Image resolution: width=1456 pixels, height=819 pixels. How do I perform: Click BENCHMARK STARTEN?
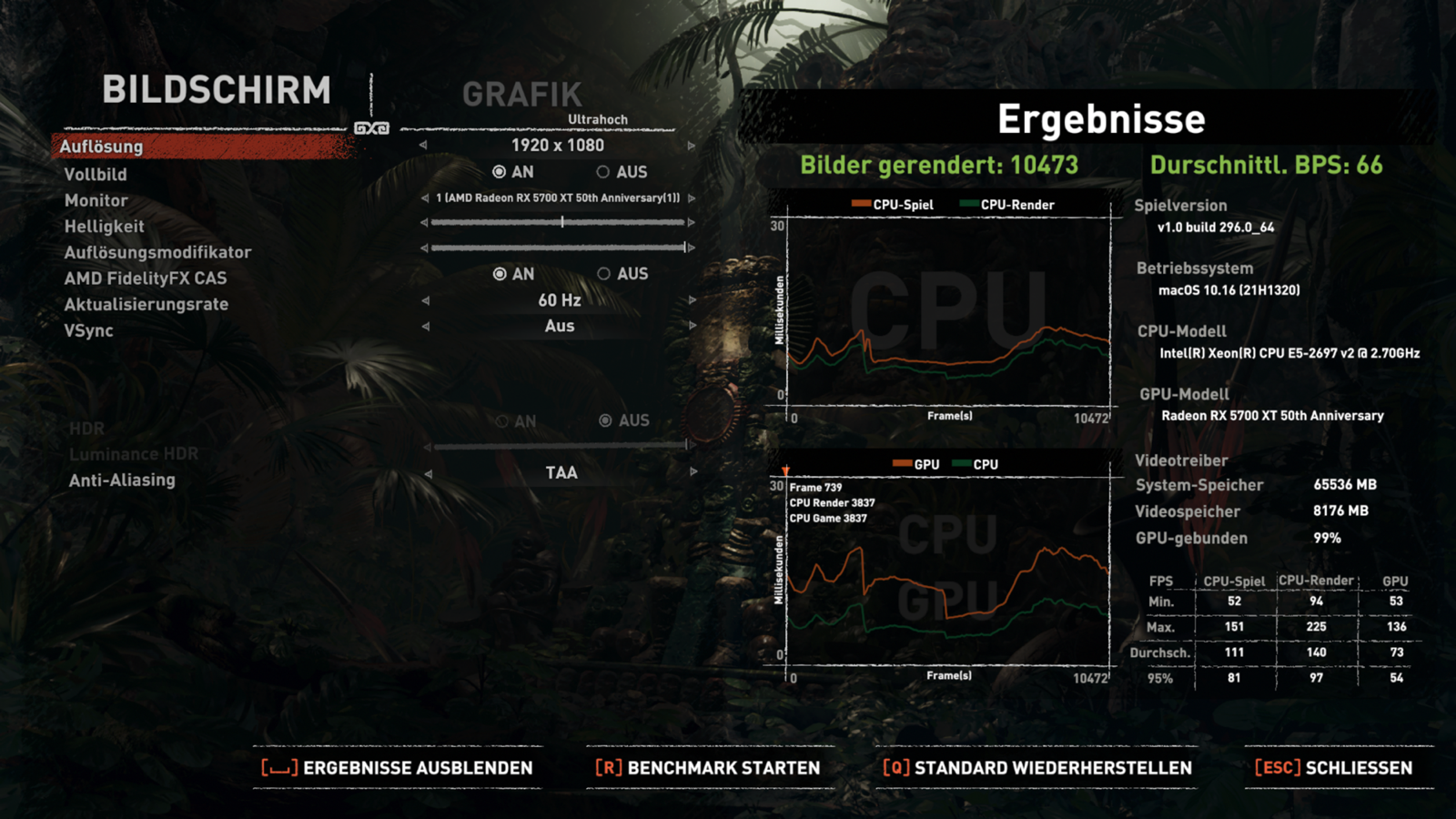click(709, 767)
